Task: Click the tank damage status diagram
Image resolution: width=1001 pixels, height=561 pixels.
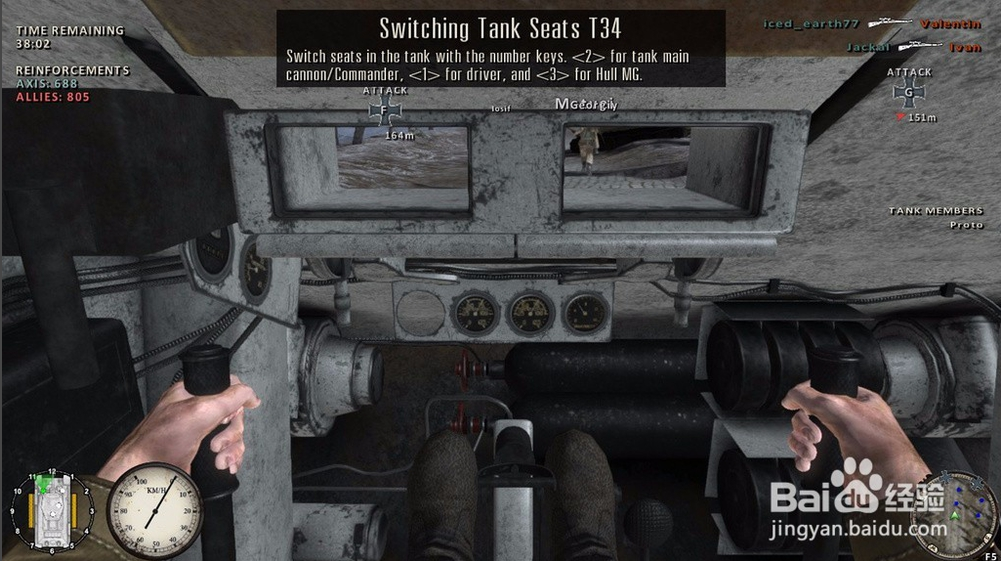Action: tap(50, 511)
